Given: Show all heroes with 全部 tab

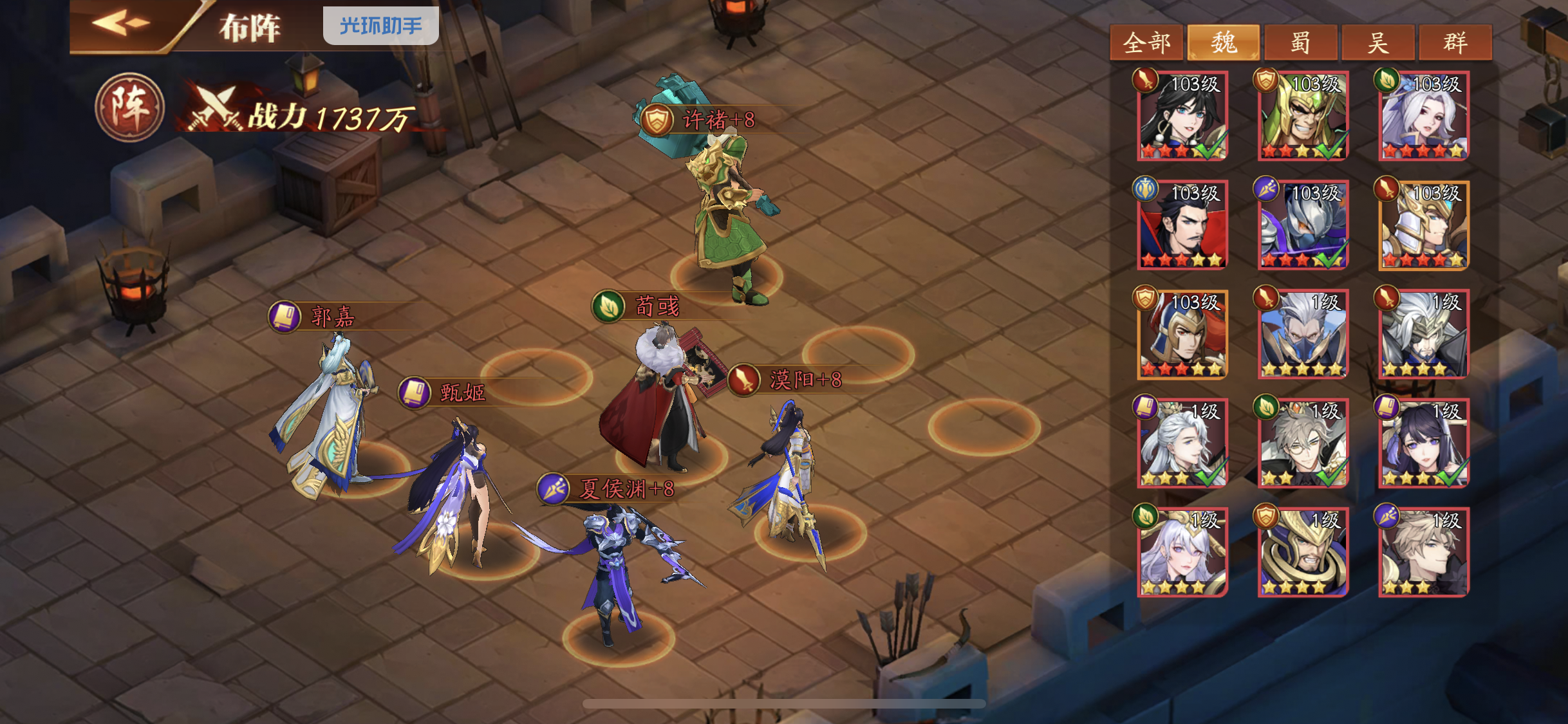Looking at the screenshot, I should click(1146, 42).
